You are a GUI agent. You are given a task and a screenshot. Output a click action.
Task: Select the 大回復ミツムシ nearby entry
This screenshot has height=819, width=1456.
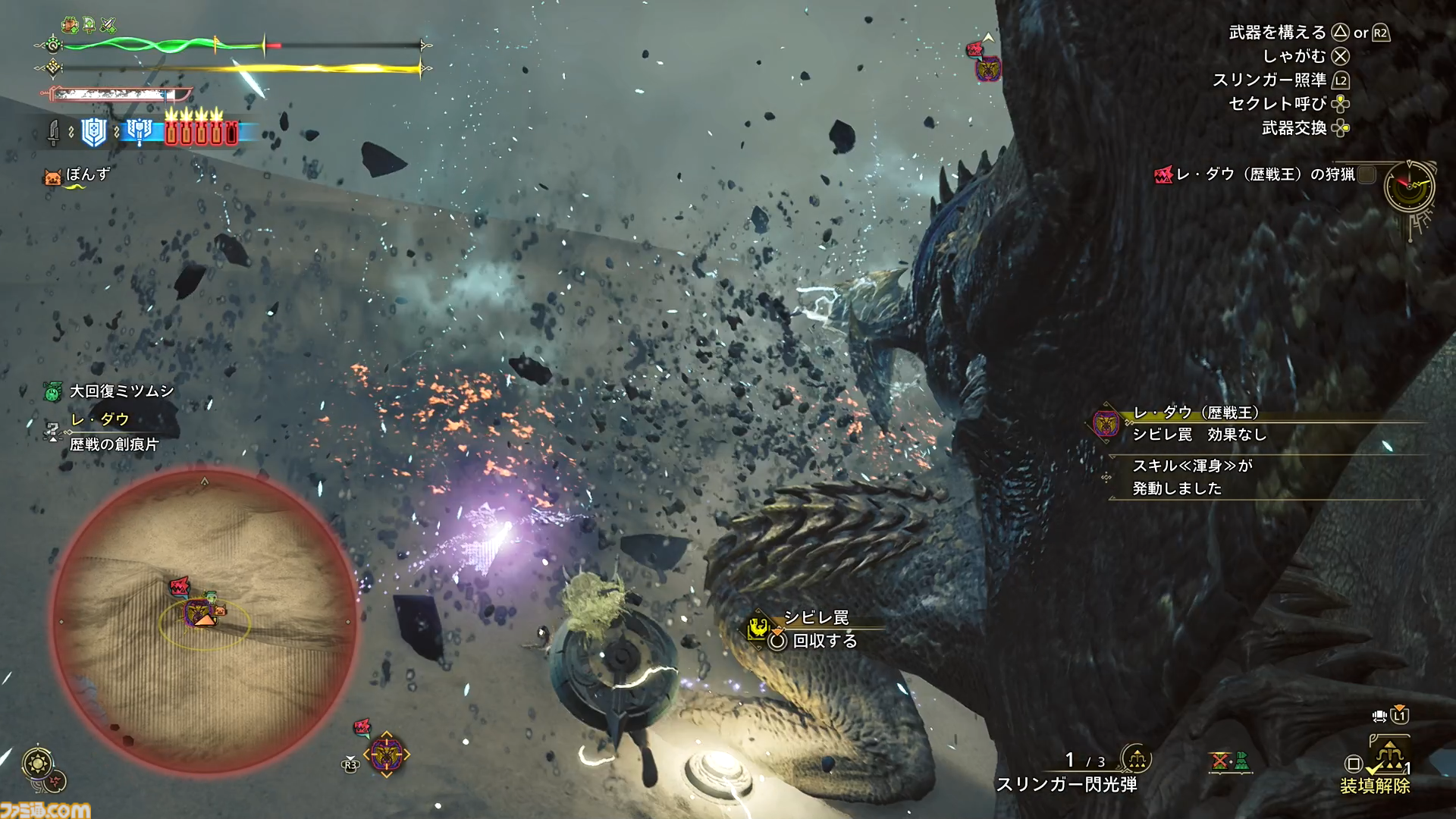(x=121, y=391)
